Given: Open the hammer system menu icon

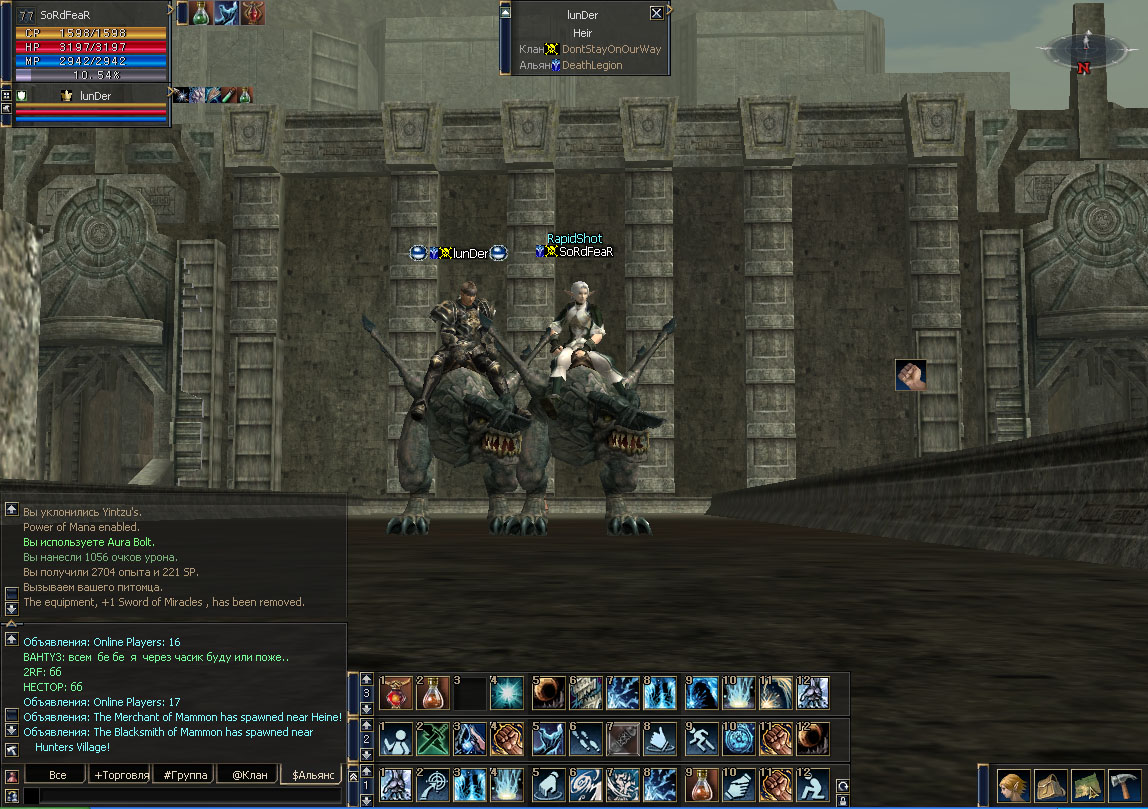Looking at the screenshot, I should point(1124,786).
